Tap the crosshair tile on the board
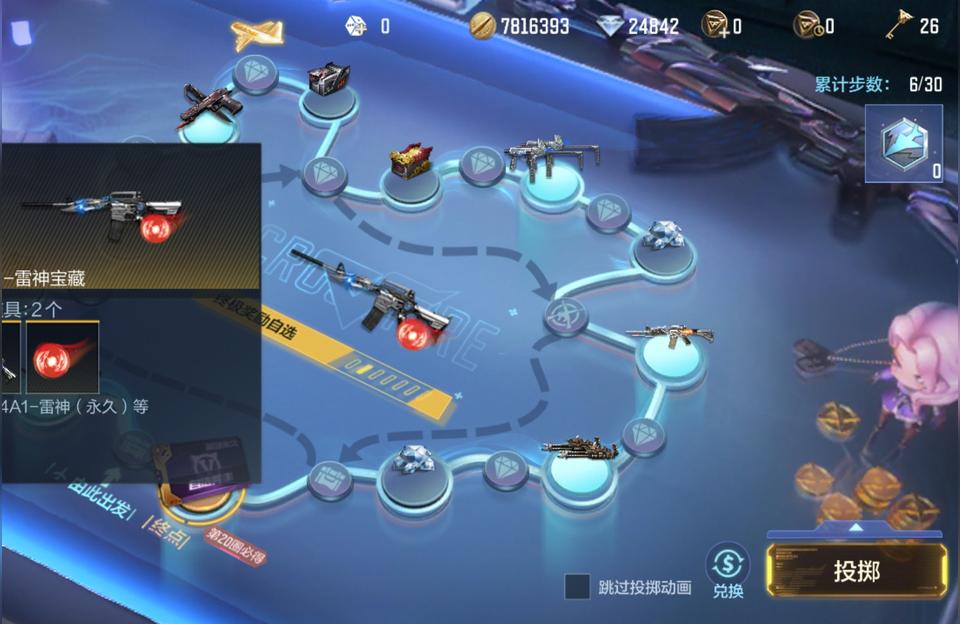The image size is (960, 624). 566,317
